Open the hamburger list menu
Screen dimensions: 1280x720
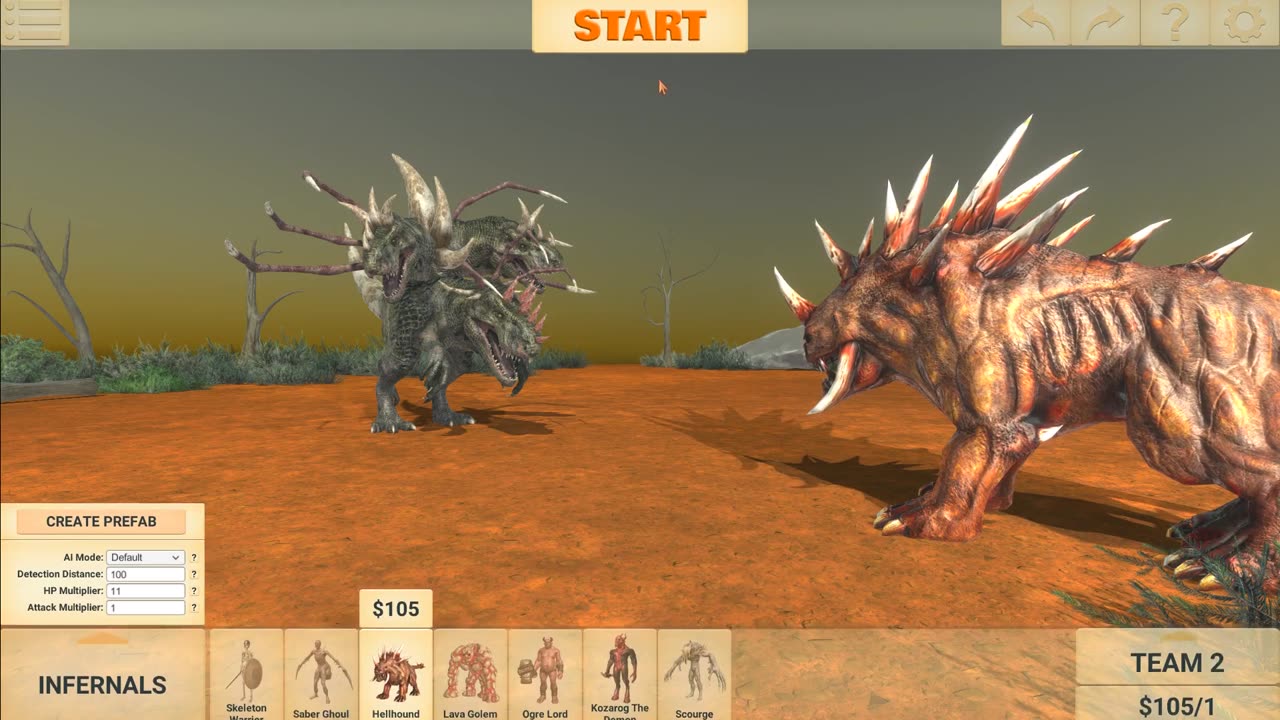[34, 22]
